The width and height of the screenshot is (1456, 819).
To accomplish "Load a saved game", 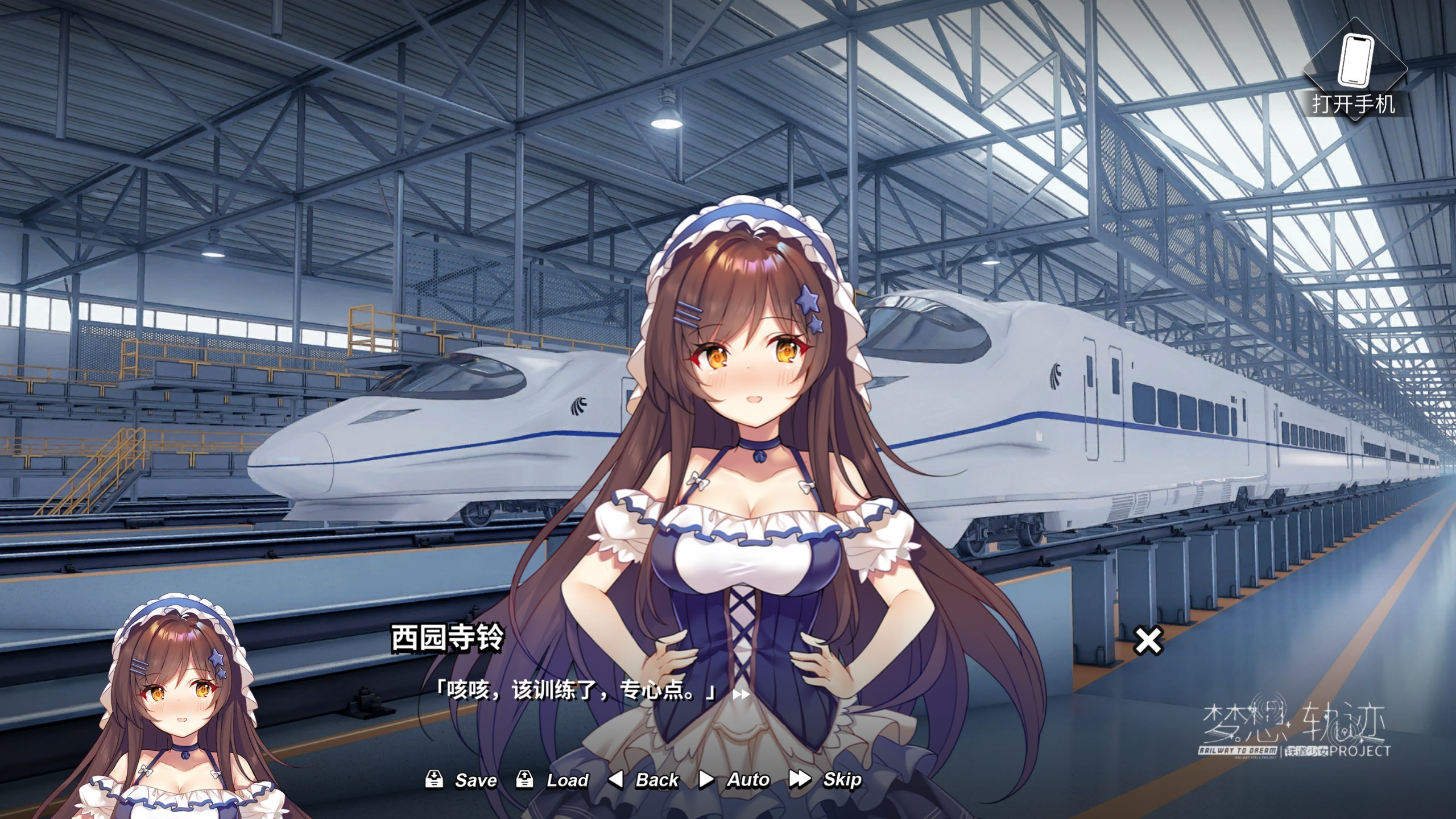I will (552, 780).
